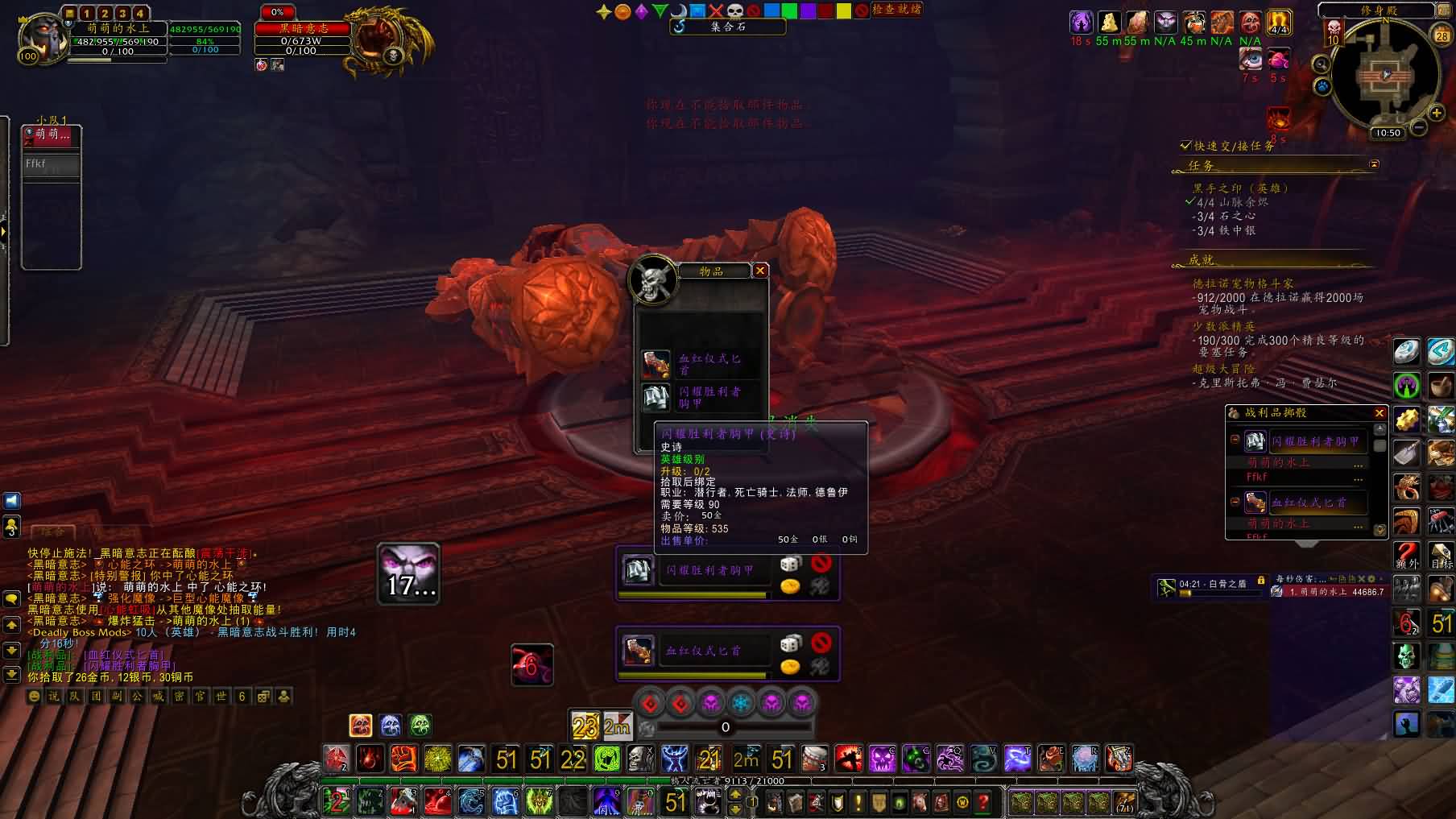
Task: Click the 集合石 meeting stone button
Action: (x=727, y=27)
